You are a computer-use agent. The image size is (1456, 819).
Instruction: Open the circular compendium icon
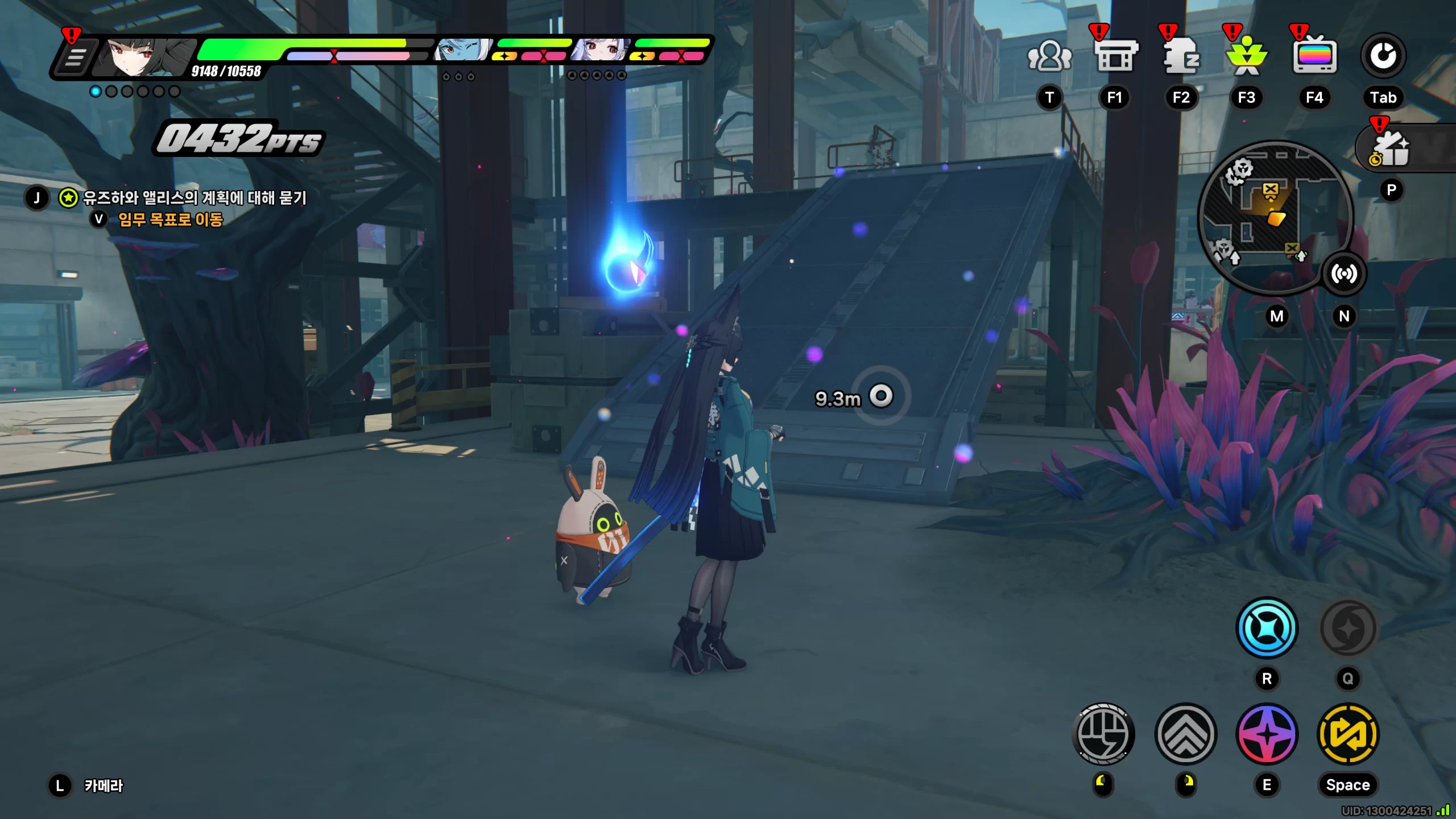pos(1383,56)
